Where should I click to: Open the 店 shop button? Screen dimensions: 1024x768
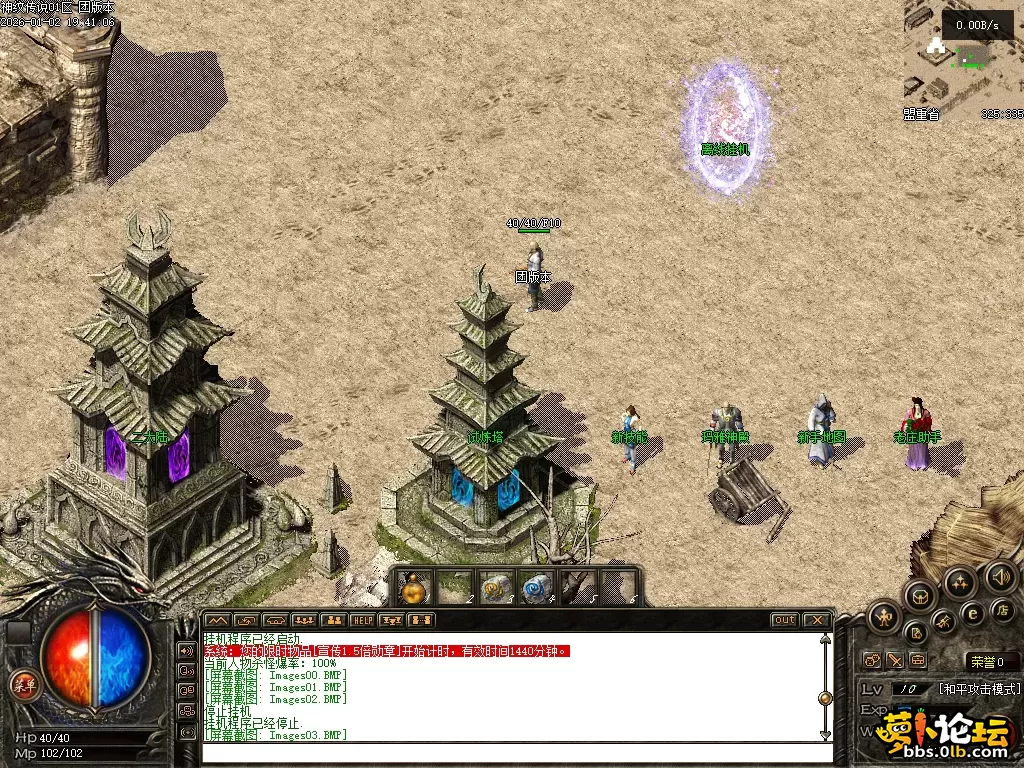1003,609
